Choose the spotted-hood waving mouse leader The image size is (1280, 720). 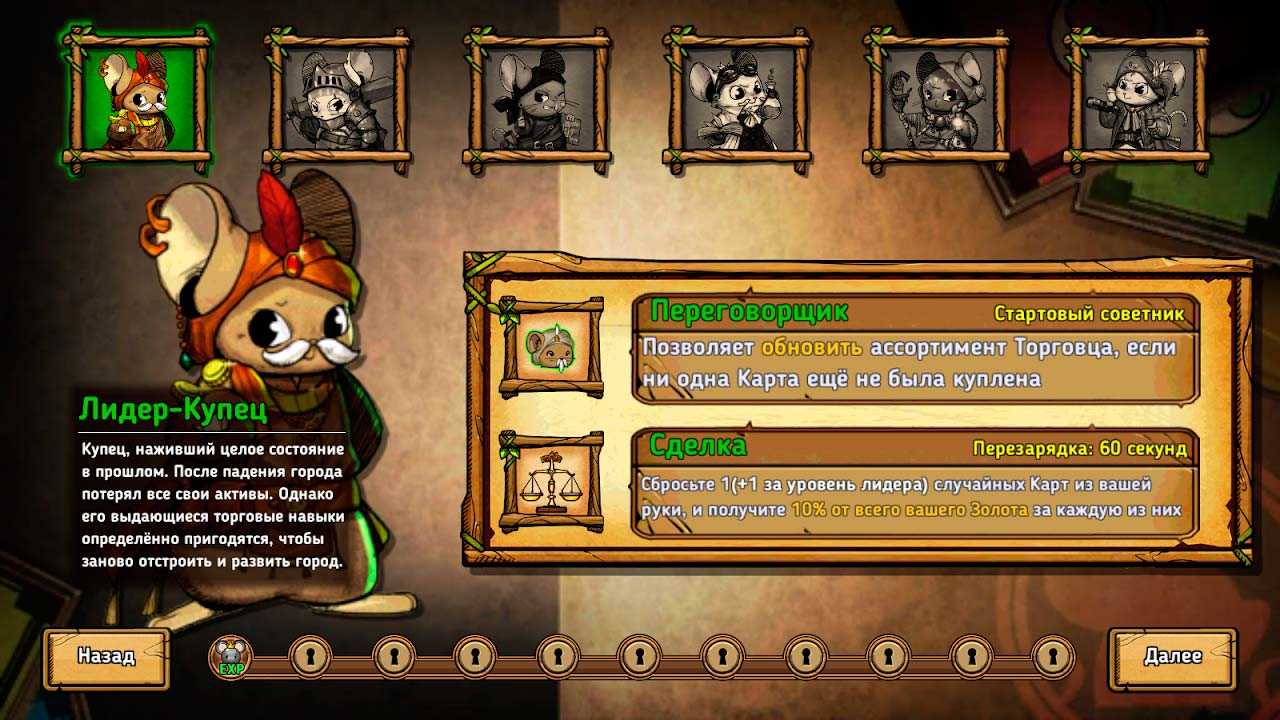tap(937, 99)
